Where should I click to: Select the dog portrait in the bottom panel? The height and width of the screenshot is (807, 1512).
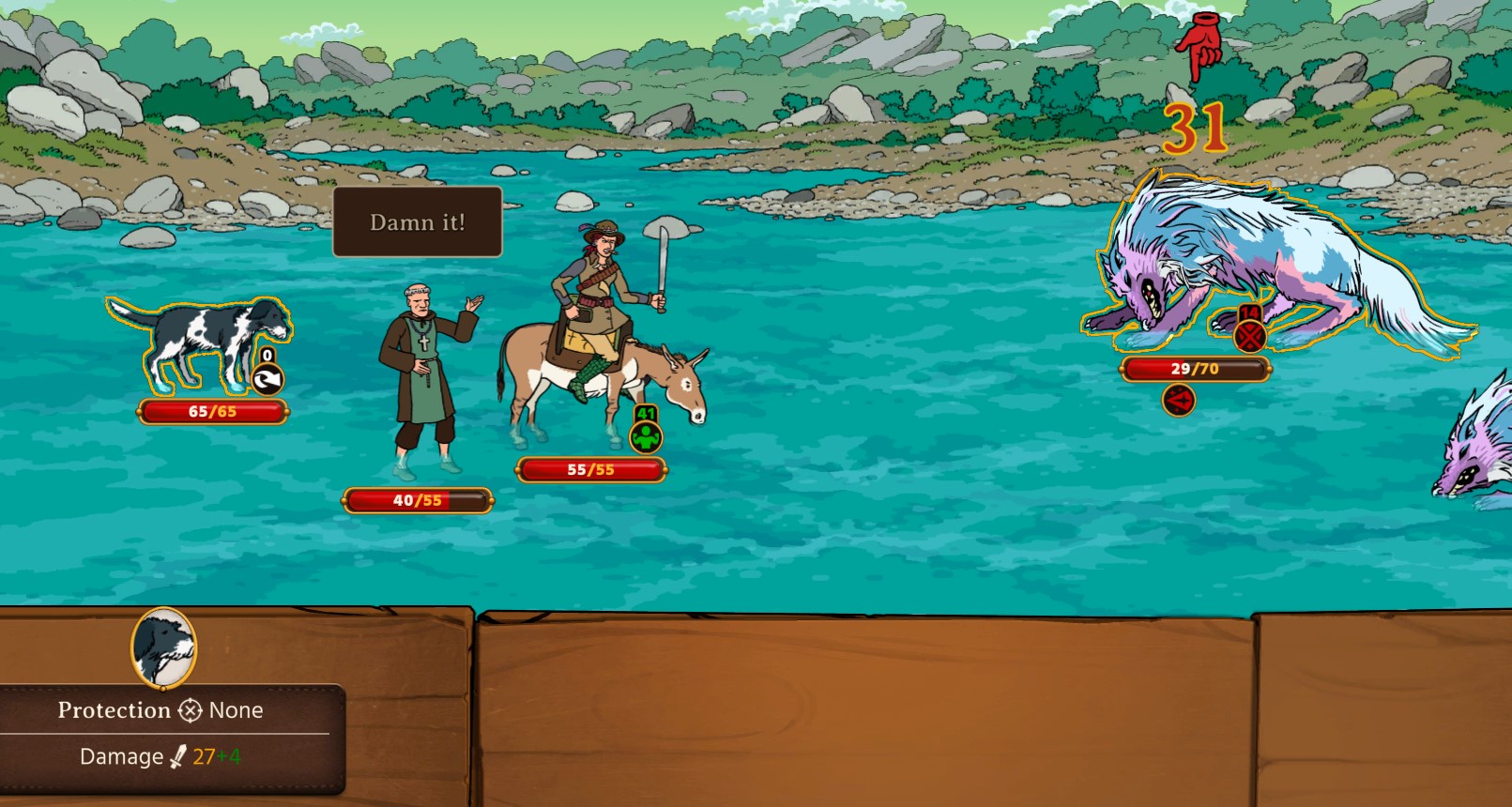click(163, 647)
